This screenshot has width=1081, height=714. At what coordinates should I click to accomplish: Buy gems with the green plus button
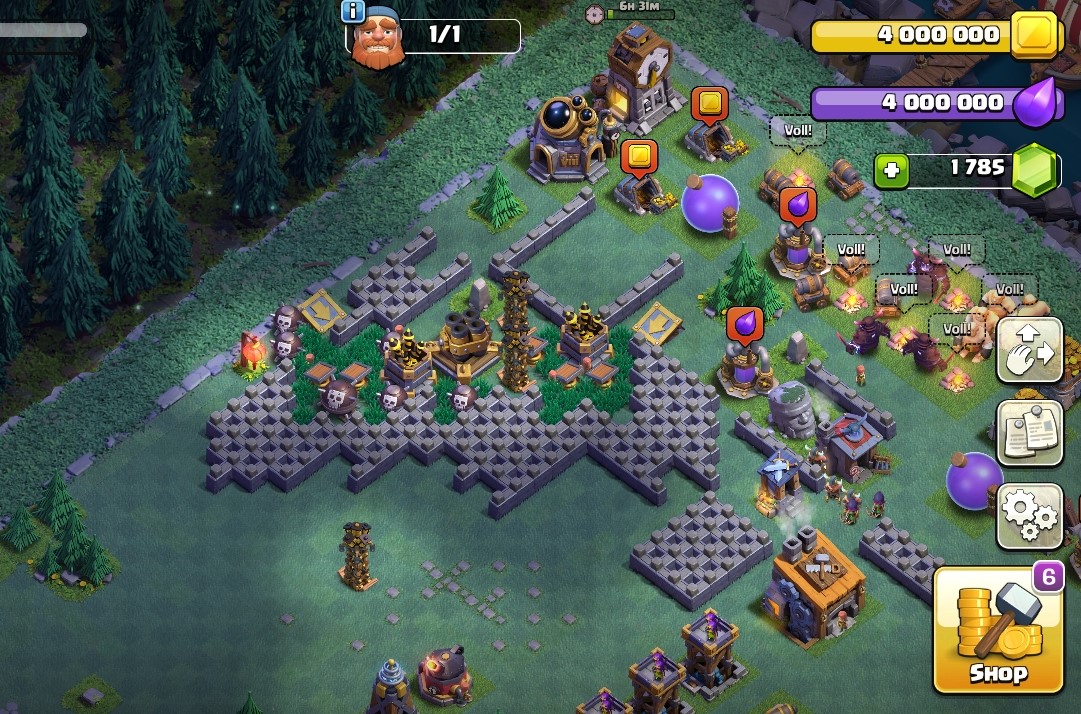pyautogui.click(x=892, y=171)
